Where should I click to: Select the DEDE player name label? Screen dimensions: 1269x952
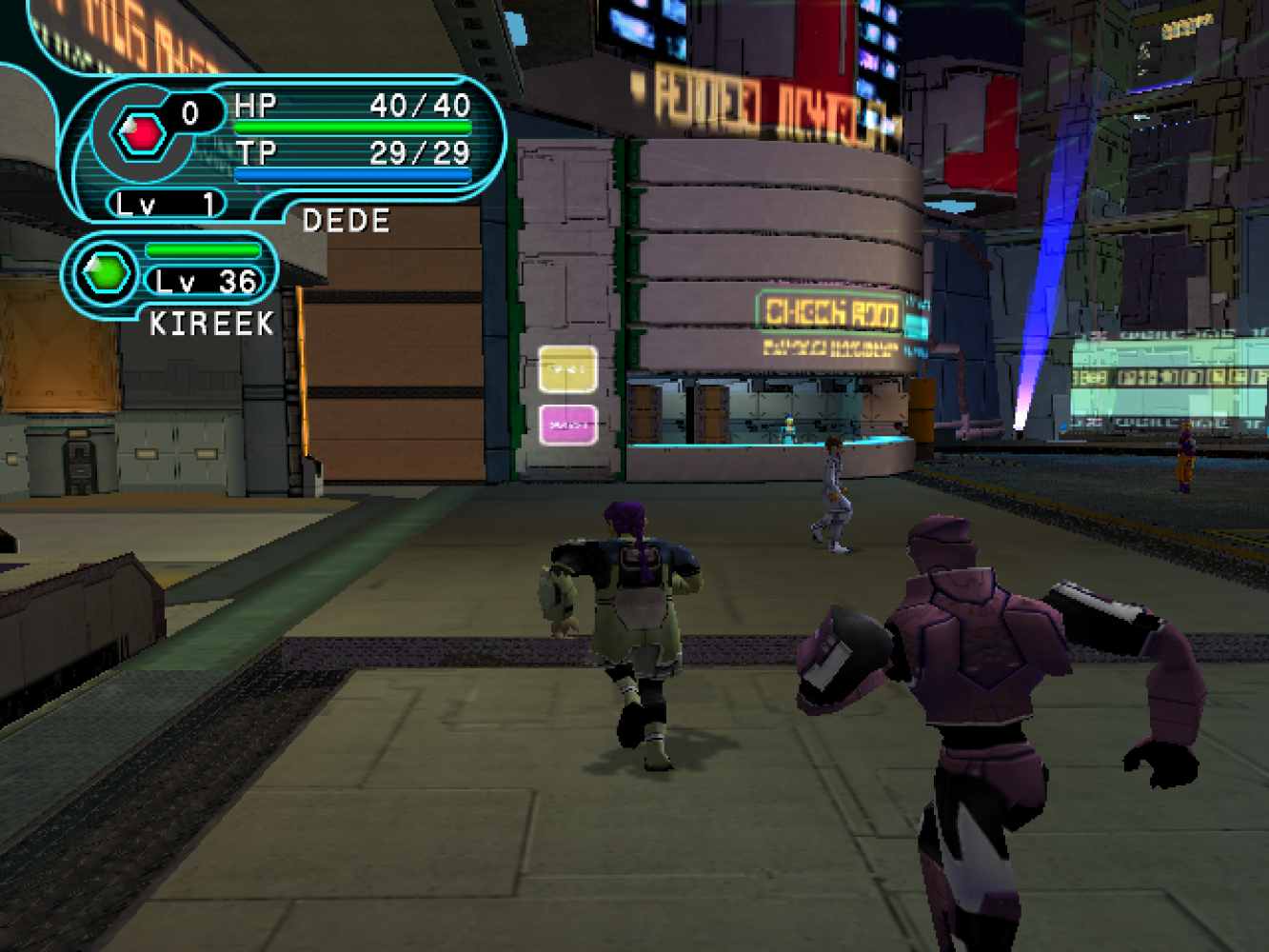pos(347,222)
